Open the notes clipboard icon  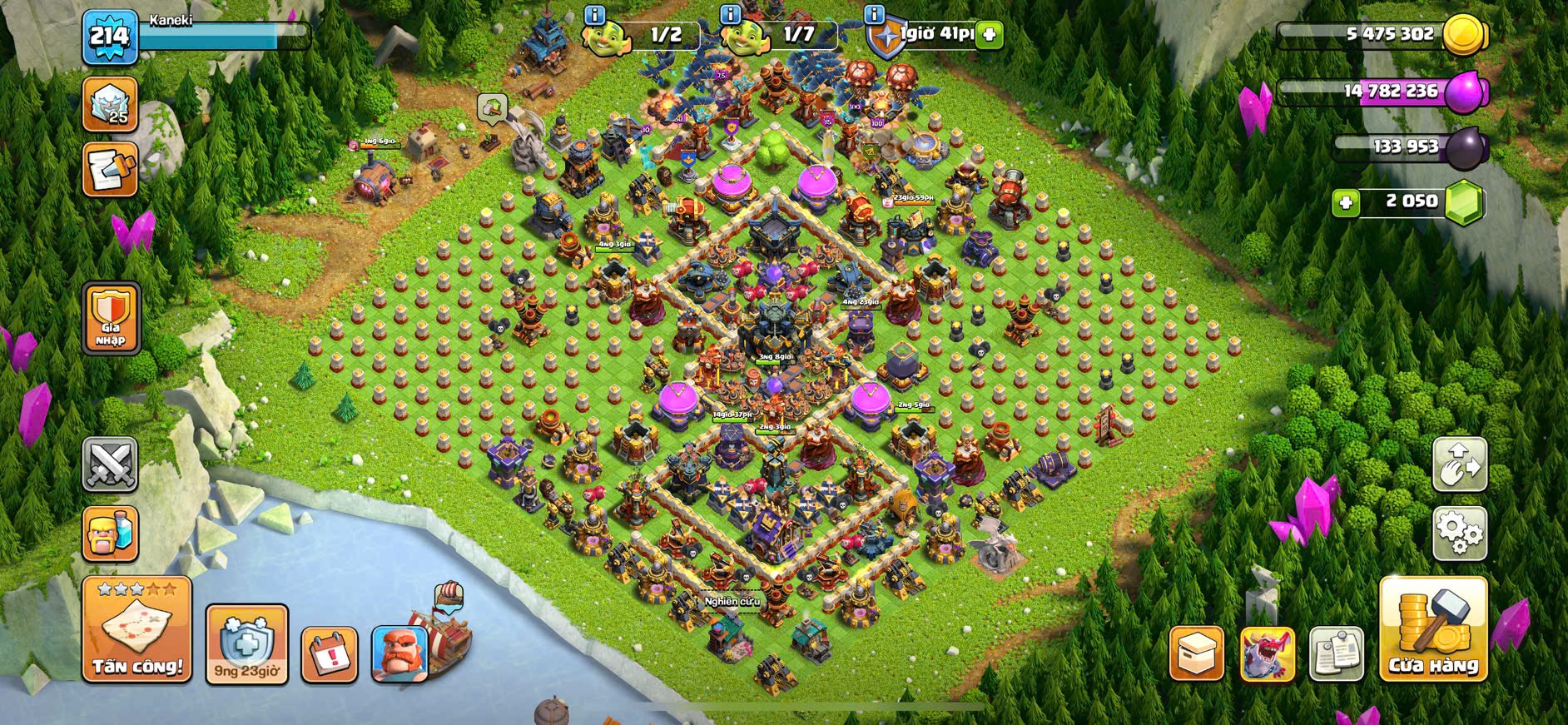[x=1337, y=653]
